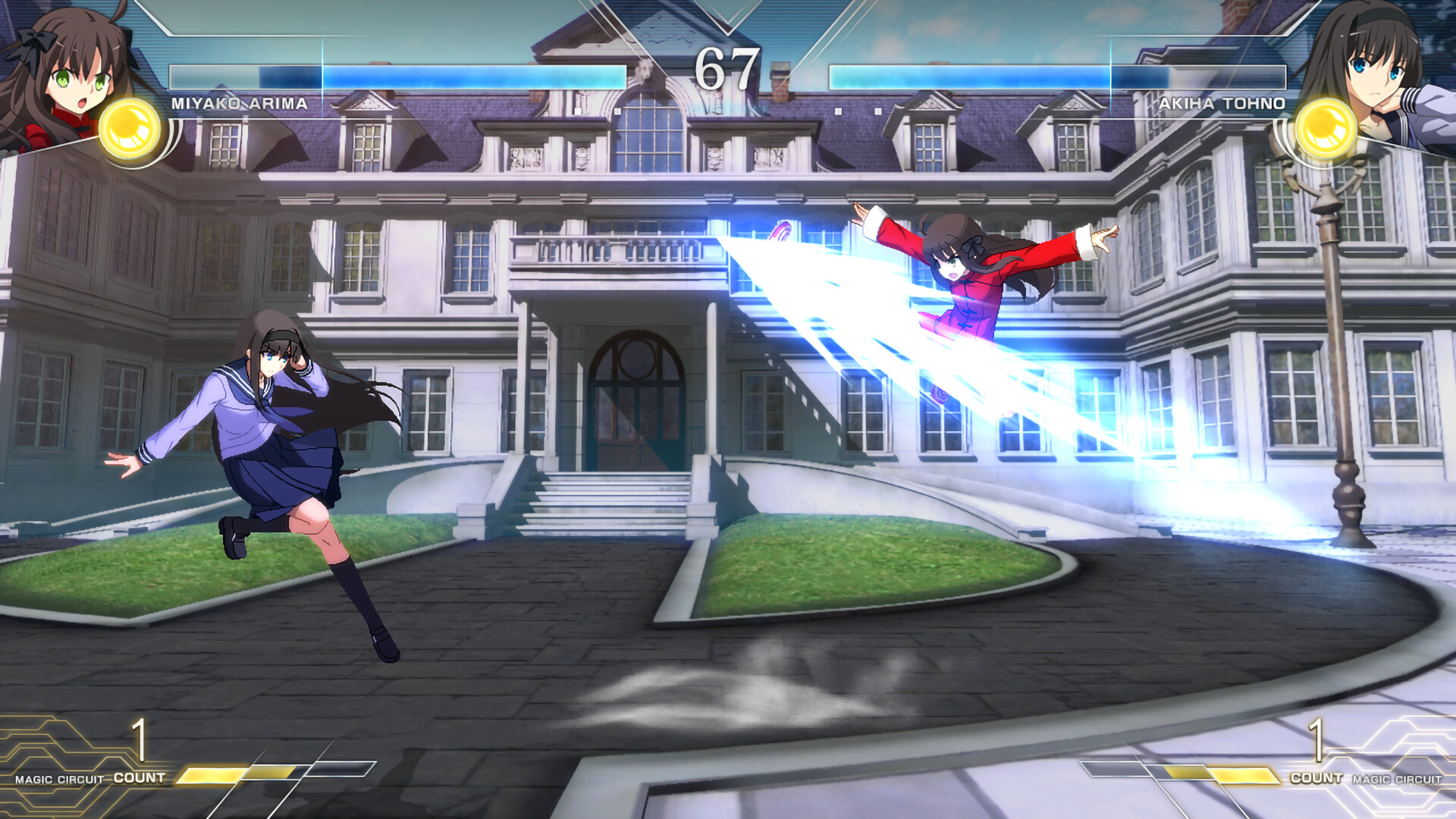Click the left player's blue health bar

pos(455,76)
